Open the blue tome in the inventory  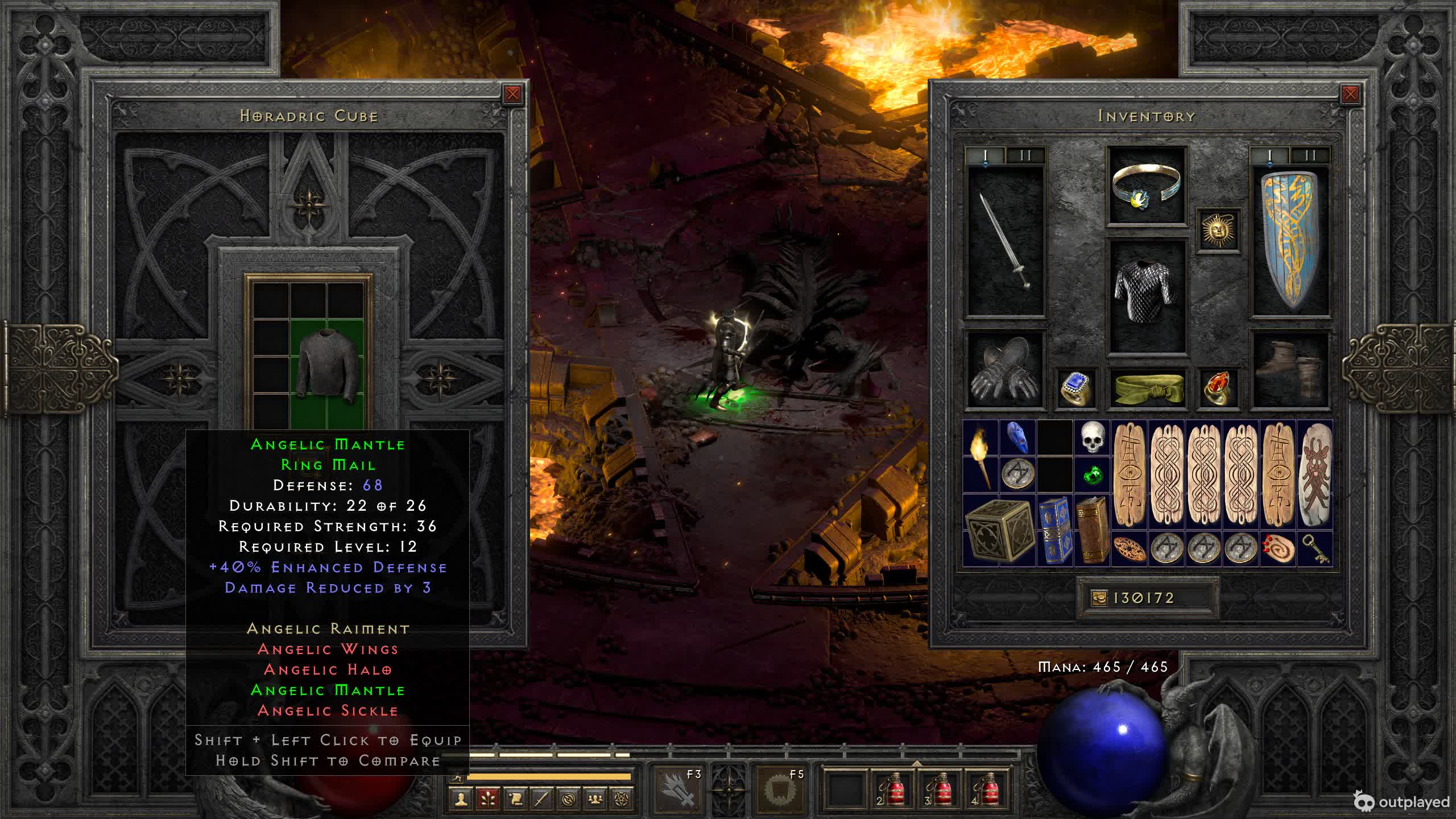coord(1055,530)
